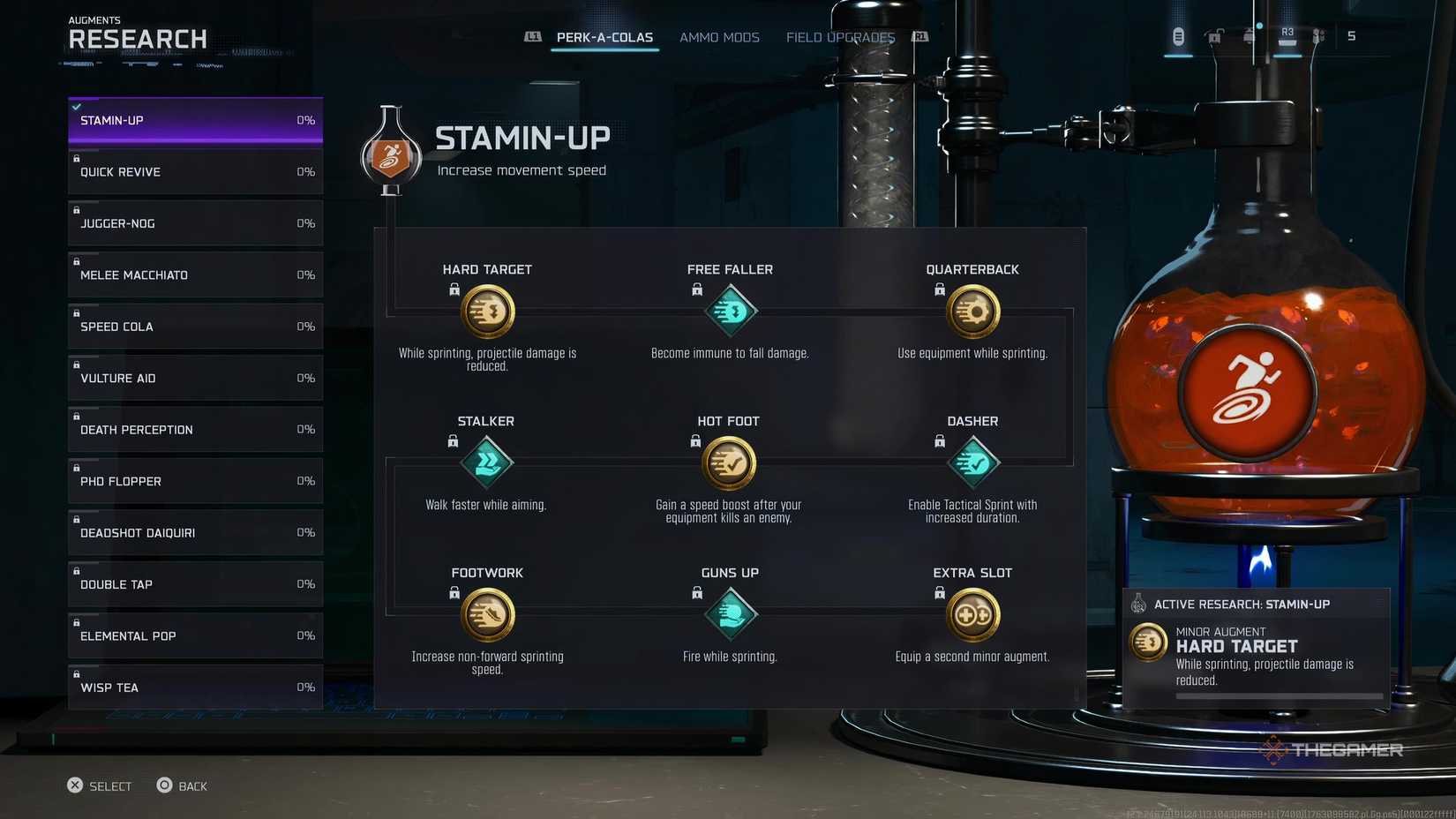Select the Dasher augment icon

(x=972, y=462)
